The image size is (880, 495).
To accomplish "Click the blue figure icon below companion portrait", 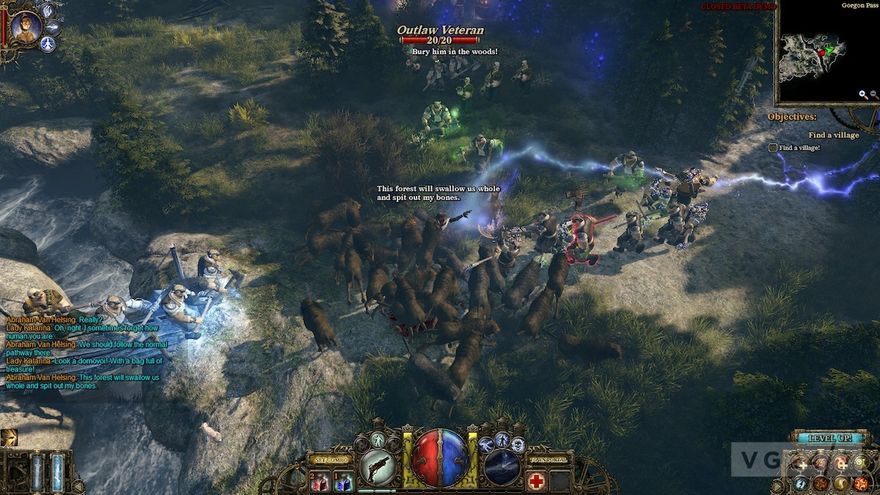I will click(47, 44).
